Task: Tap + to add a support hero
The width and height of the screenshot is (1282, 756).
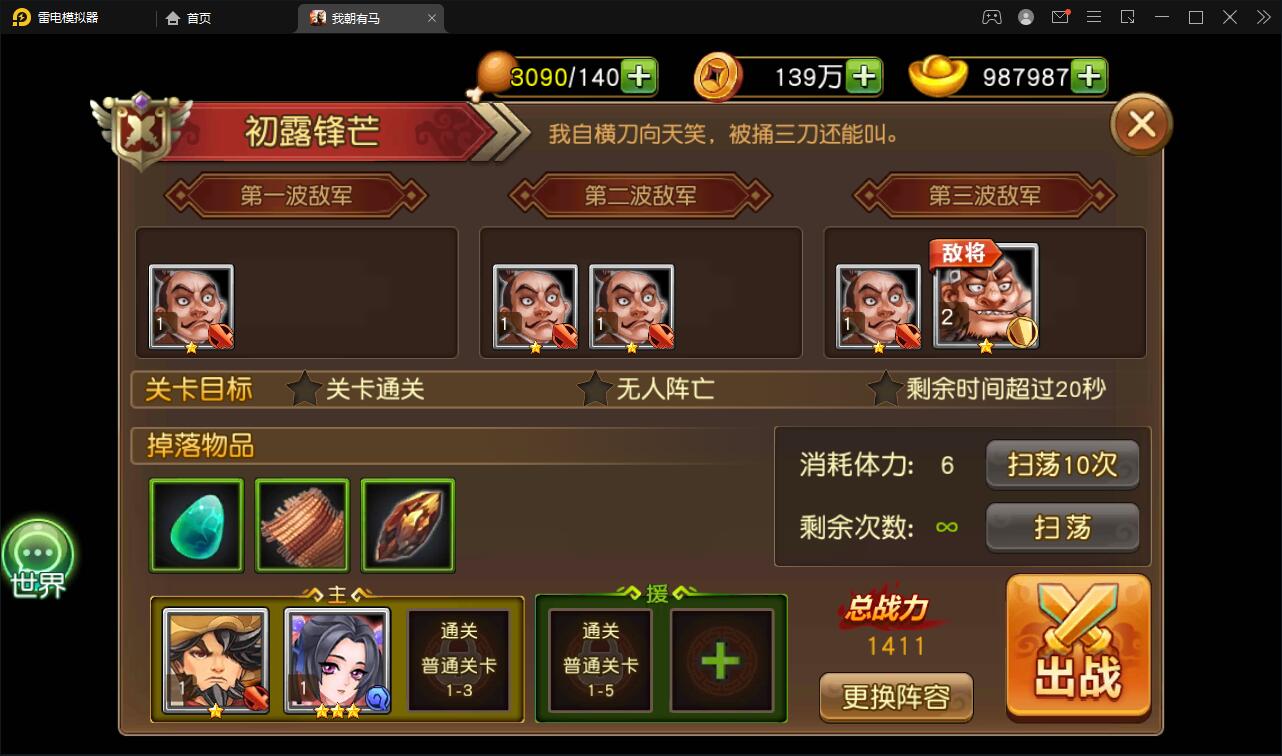Action: pos(723,660)
